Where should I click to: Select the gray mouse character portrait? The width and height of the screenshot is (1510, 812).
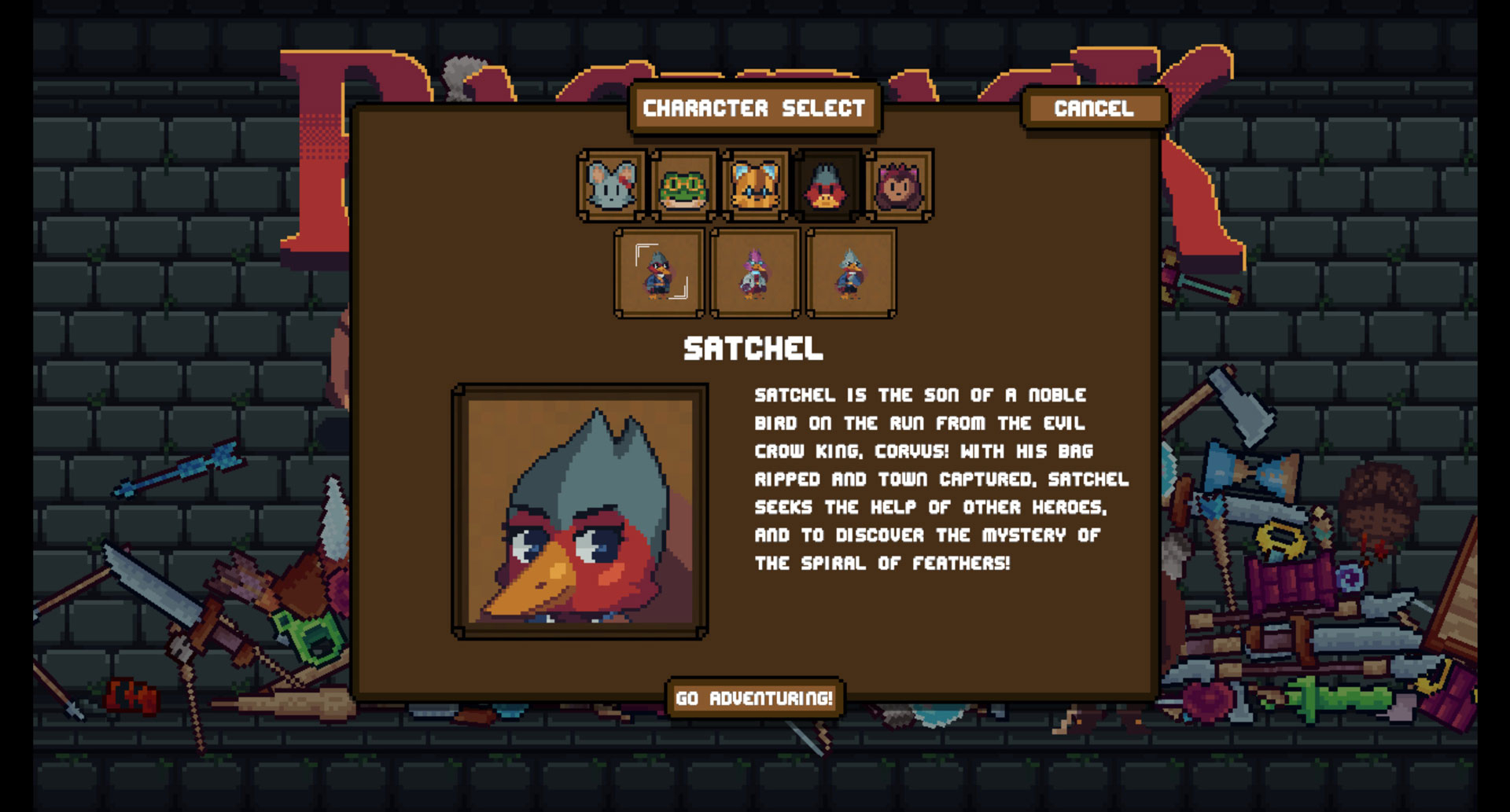point(612,186)
